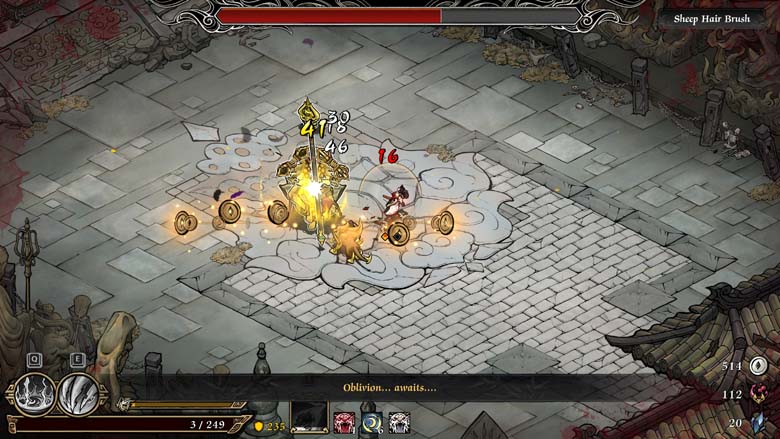This screenshot has width=780, height=439.
Task: Click the red demon mask buff icon
Action: (345, 422)
